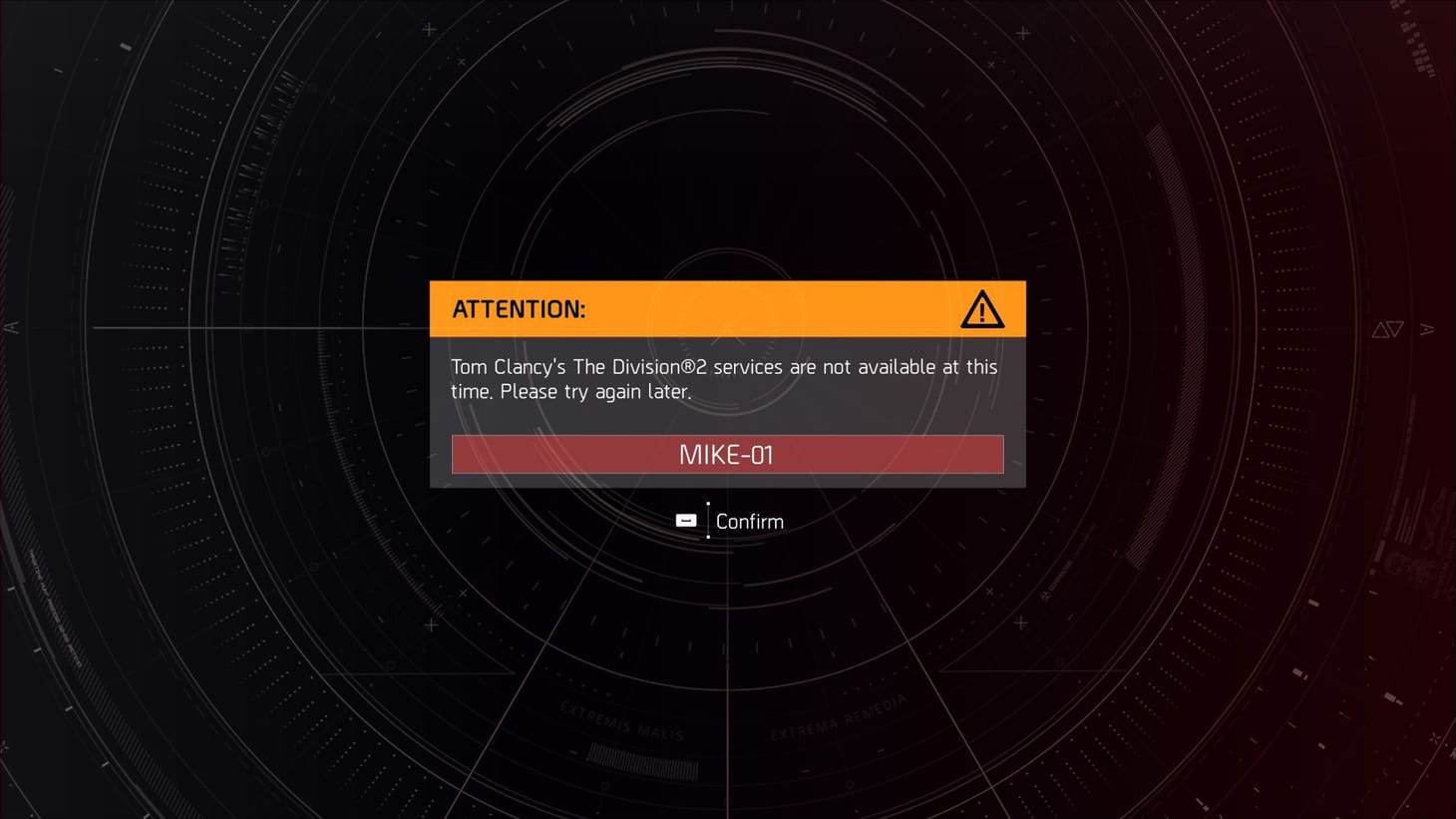
Task: Click the divider line beside Confirm
Action: pyautogui.click(x=707, y=520)
